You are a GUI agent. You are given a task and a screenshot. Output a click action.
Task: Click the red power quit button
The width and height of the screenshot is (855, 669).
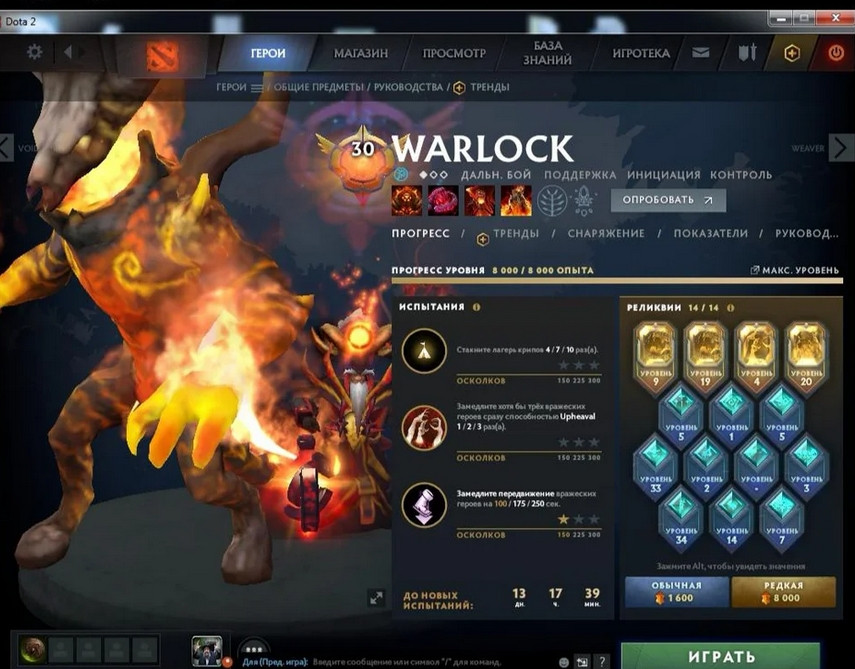pos(836,53)
